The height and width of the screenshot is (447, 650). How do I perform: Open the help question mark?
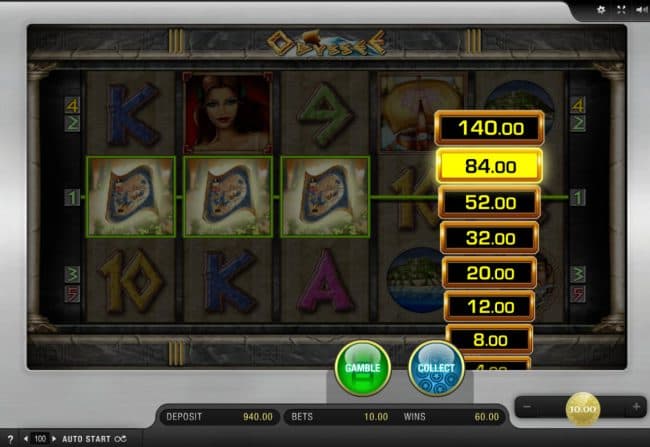[9, 438]
